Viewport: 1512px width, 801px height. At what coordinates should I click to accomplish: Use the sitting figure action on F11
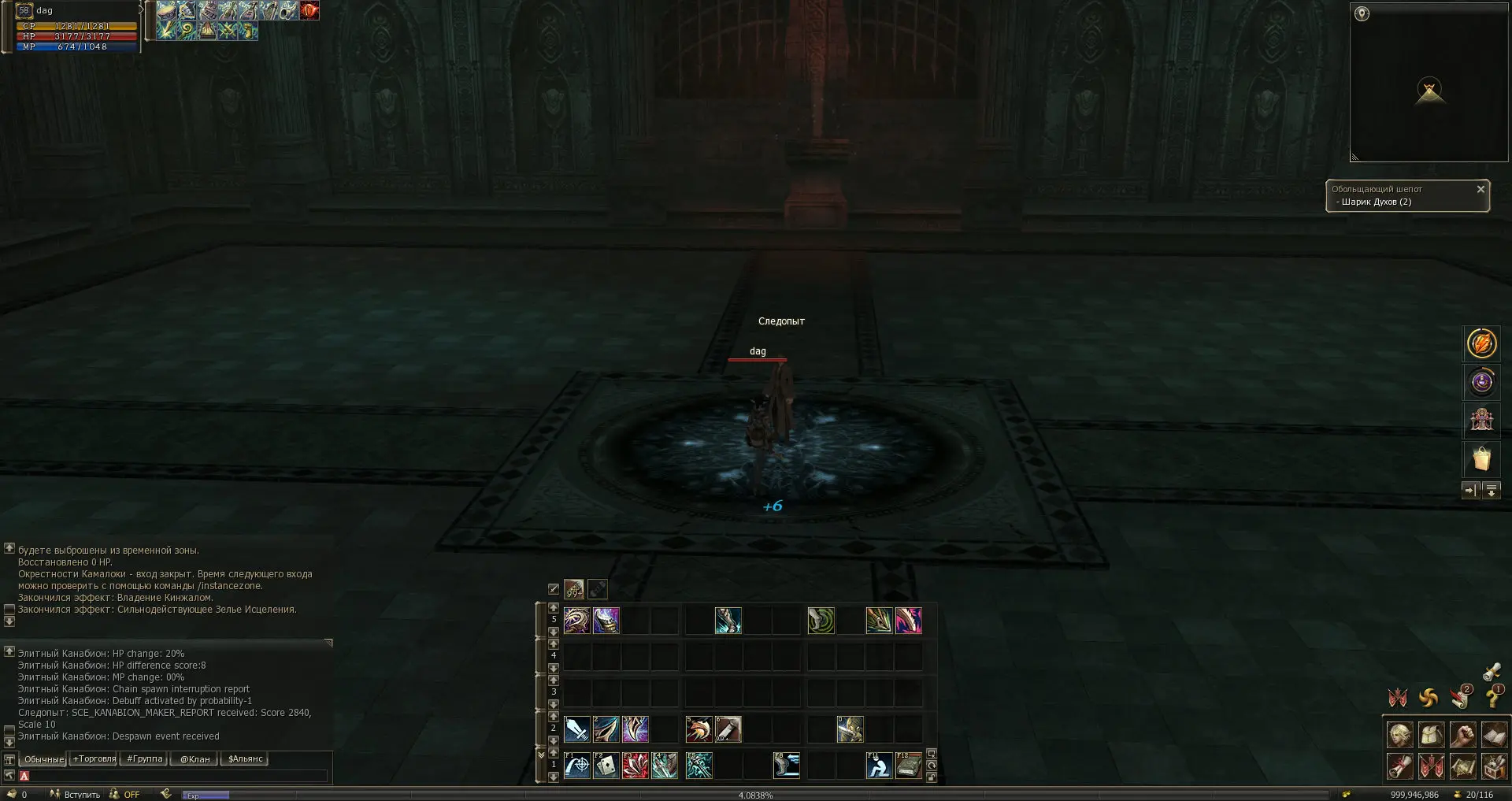coord(879,766)
